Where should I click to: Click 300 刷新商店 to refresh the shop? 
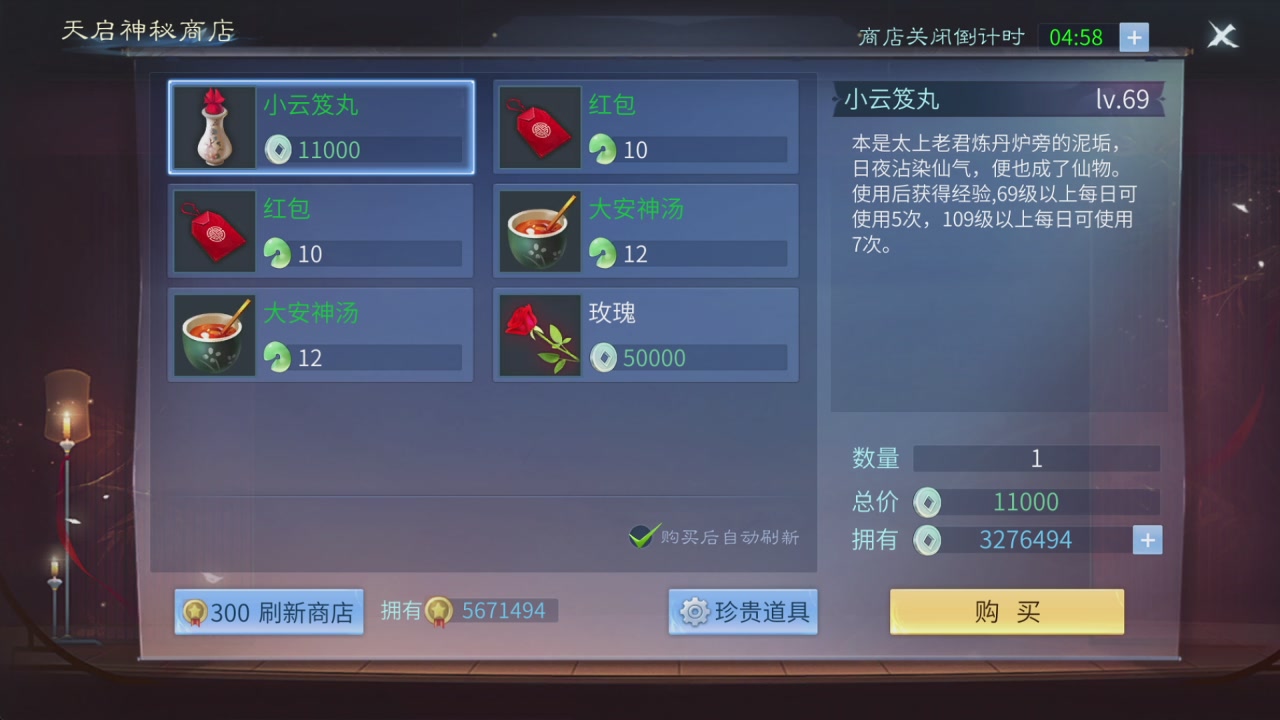click(268, 610)
